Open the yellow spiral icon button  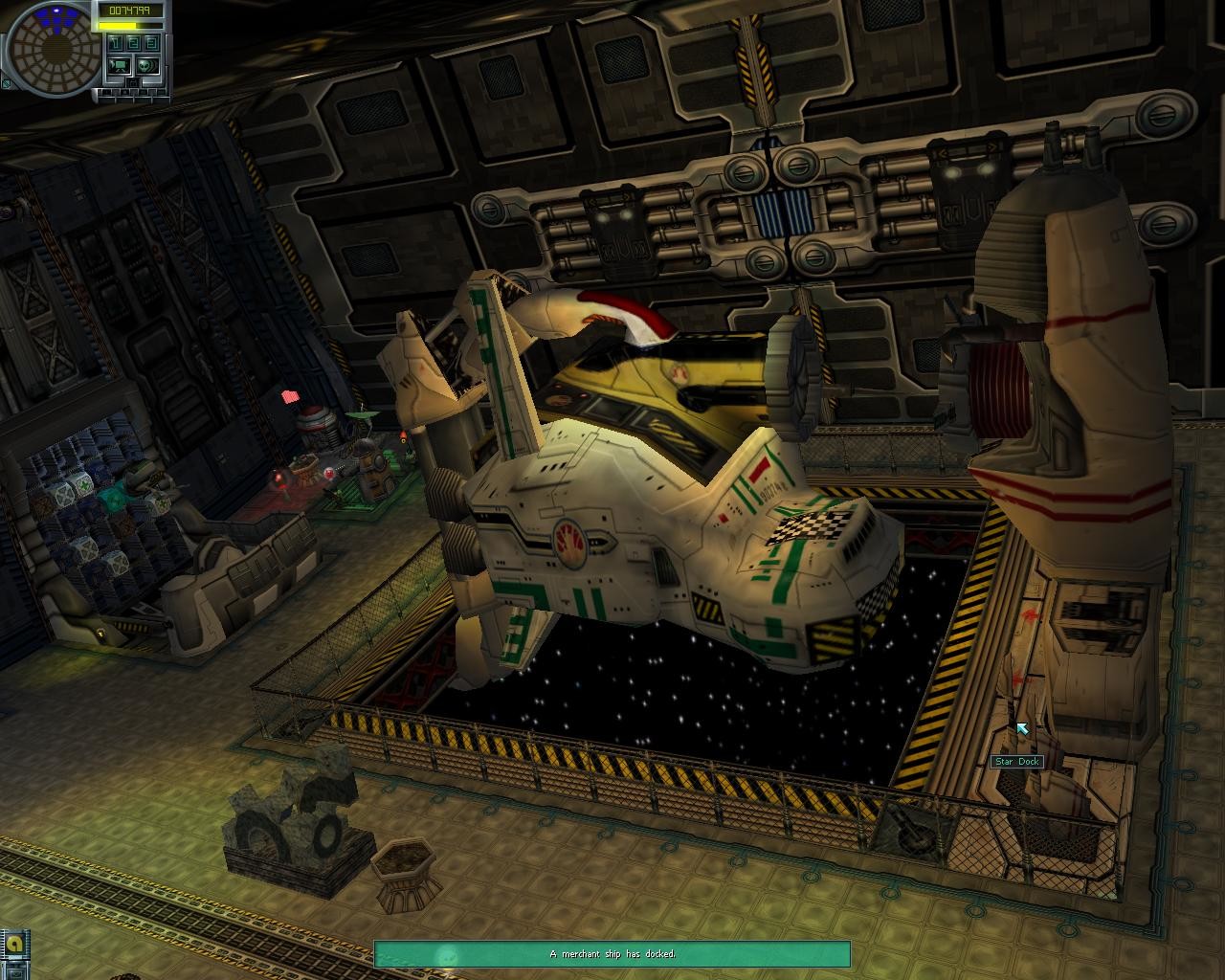coord(14,945)
